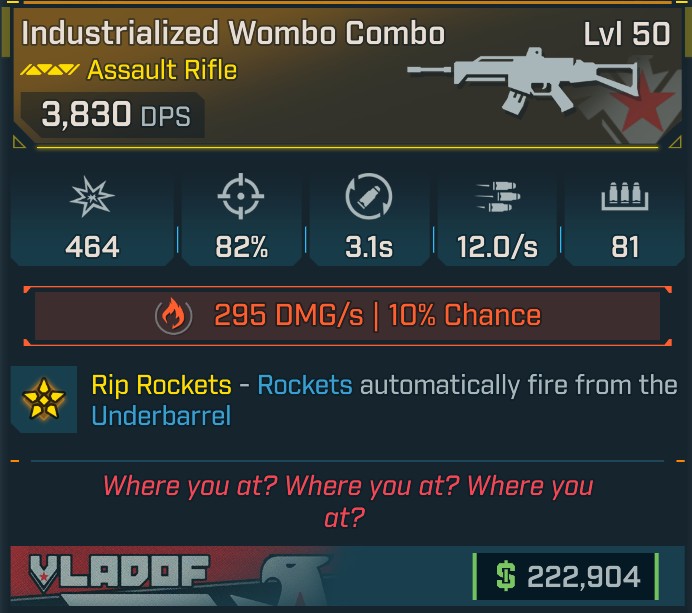Image resolution: width=692 pixels, height=613 pixels.
Task: Select the Rip Rockets star perk icon
Action: click(x=44, y=399)
